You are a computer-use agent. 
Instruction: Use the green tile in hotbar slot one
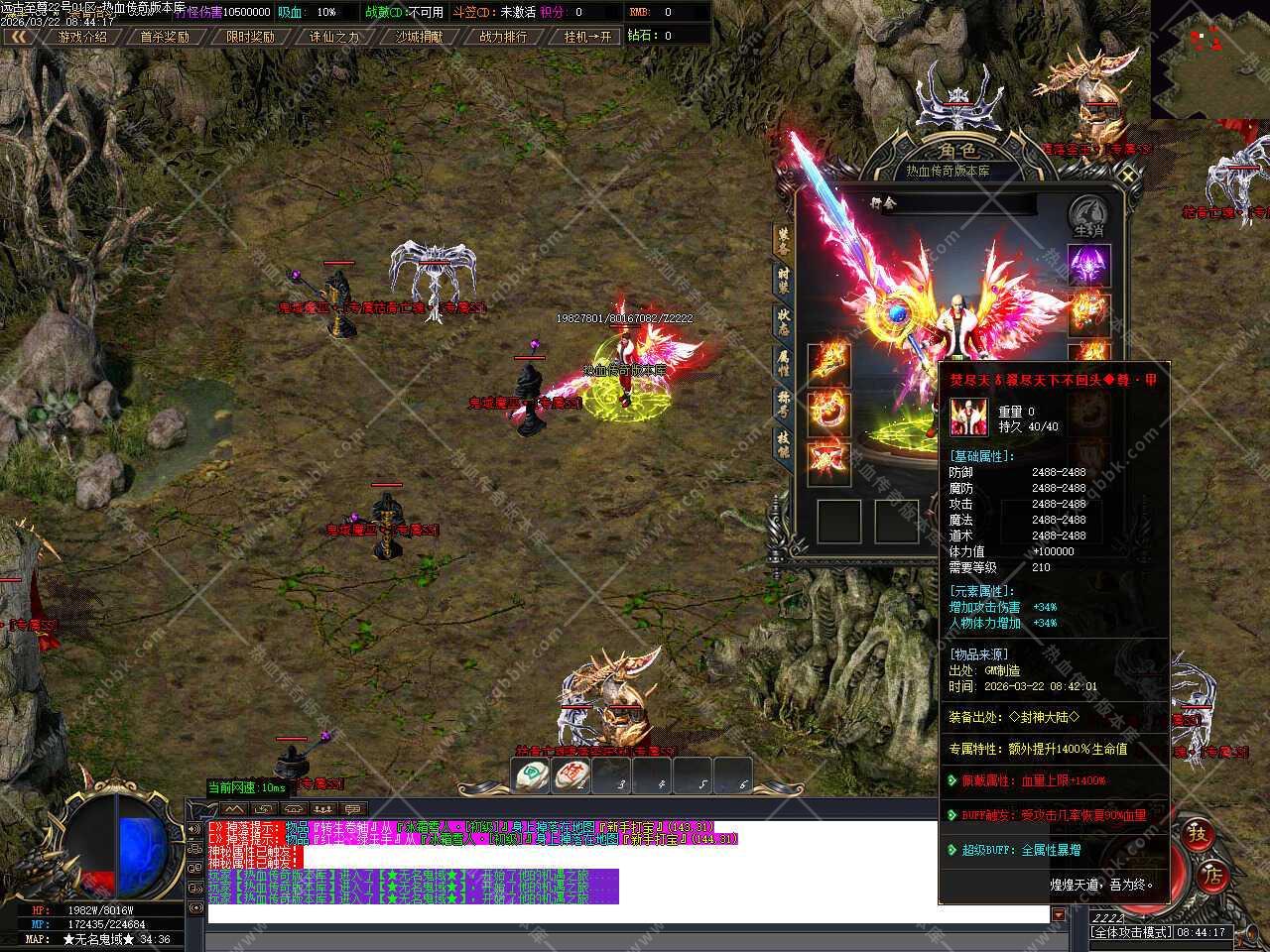533,775
